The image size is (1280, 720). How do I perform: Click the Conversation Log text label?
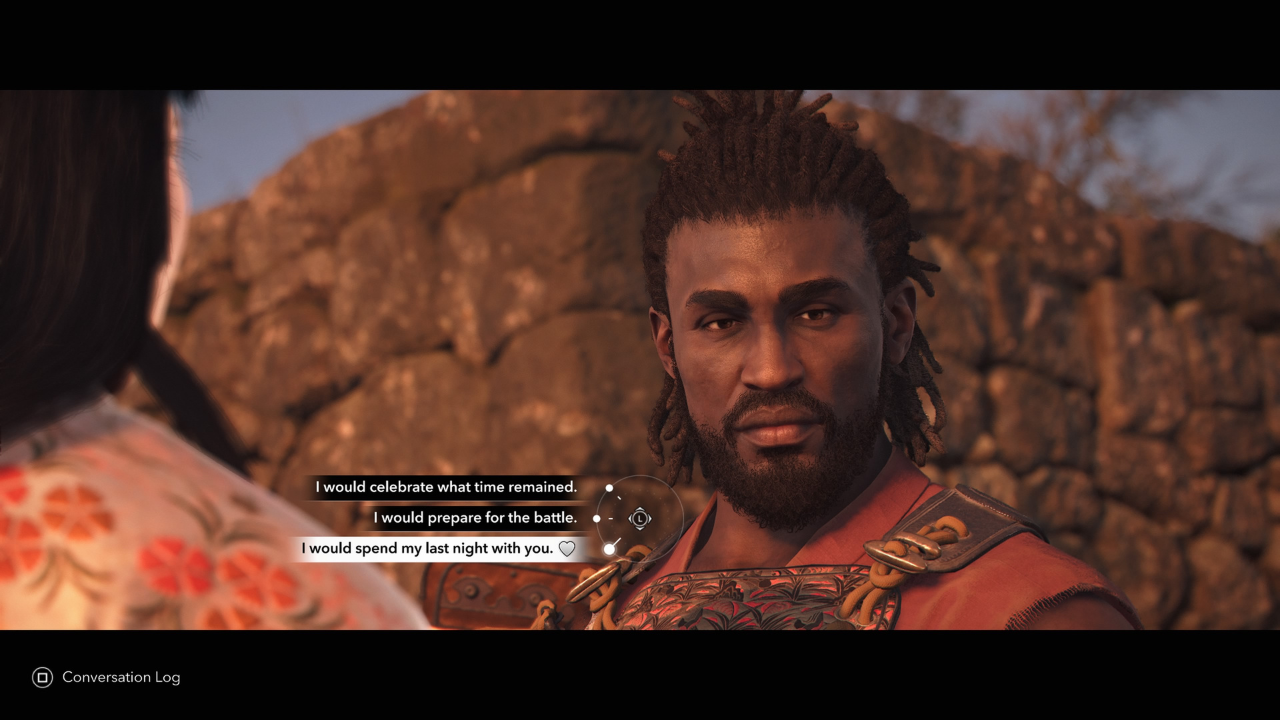[x=120, y=677]
